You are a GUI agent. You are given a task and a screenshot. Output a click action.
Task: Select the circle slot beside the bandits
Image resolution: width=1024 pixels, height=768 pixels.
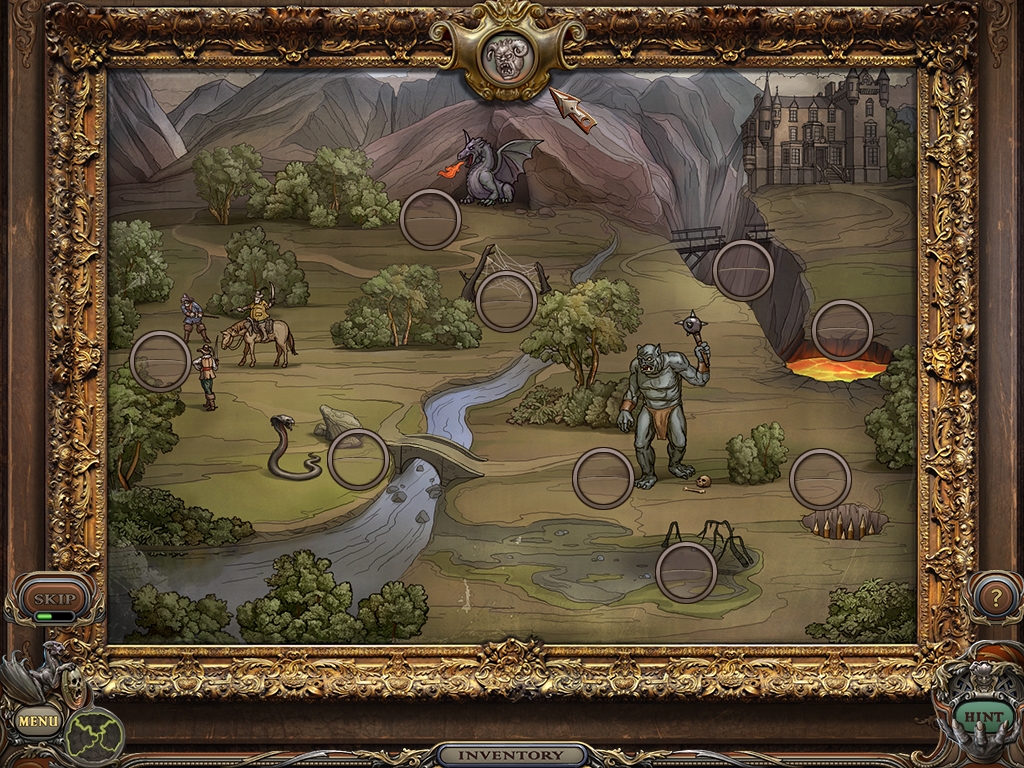point(160,361)
